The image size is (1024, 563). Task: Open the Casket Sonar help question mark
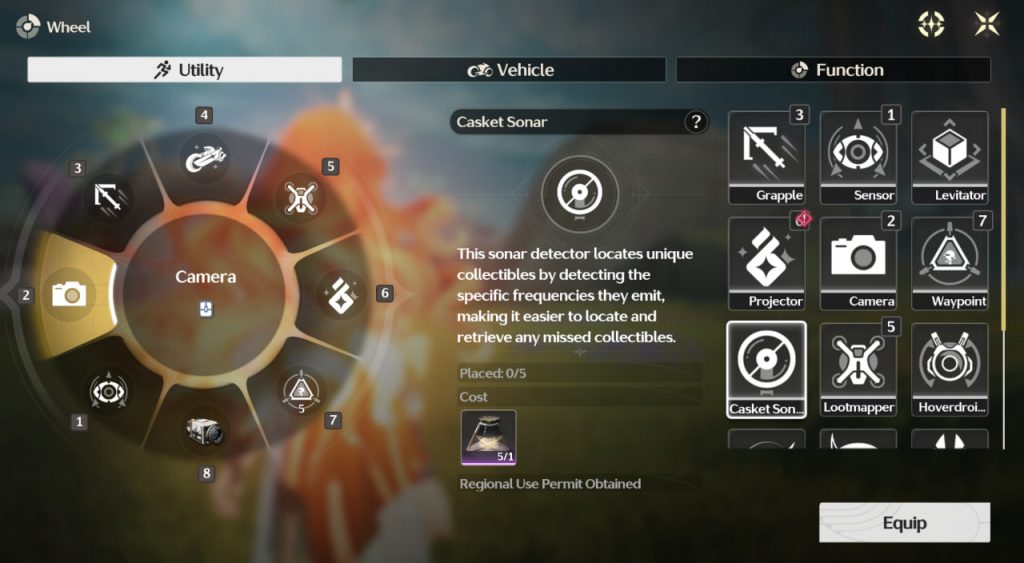click(x=695, y=122)
